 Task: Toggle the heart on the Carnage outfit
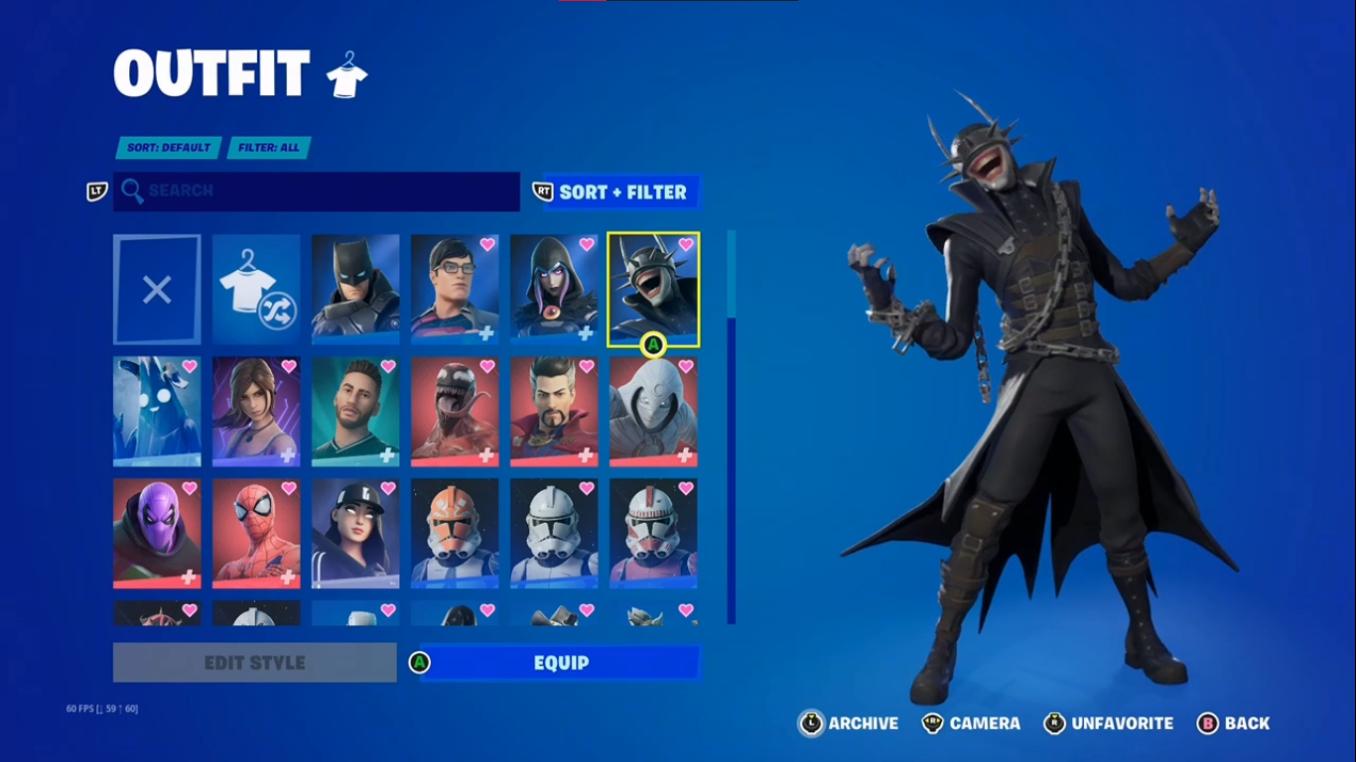(x=486, y=368)
